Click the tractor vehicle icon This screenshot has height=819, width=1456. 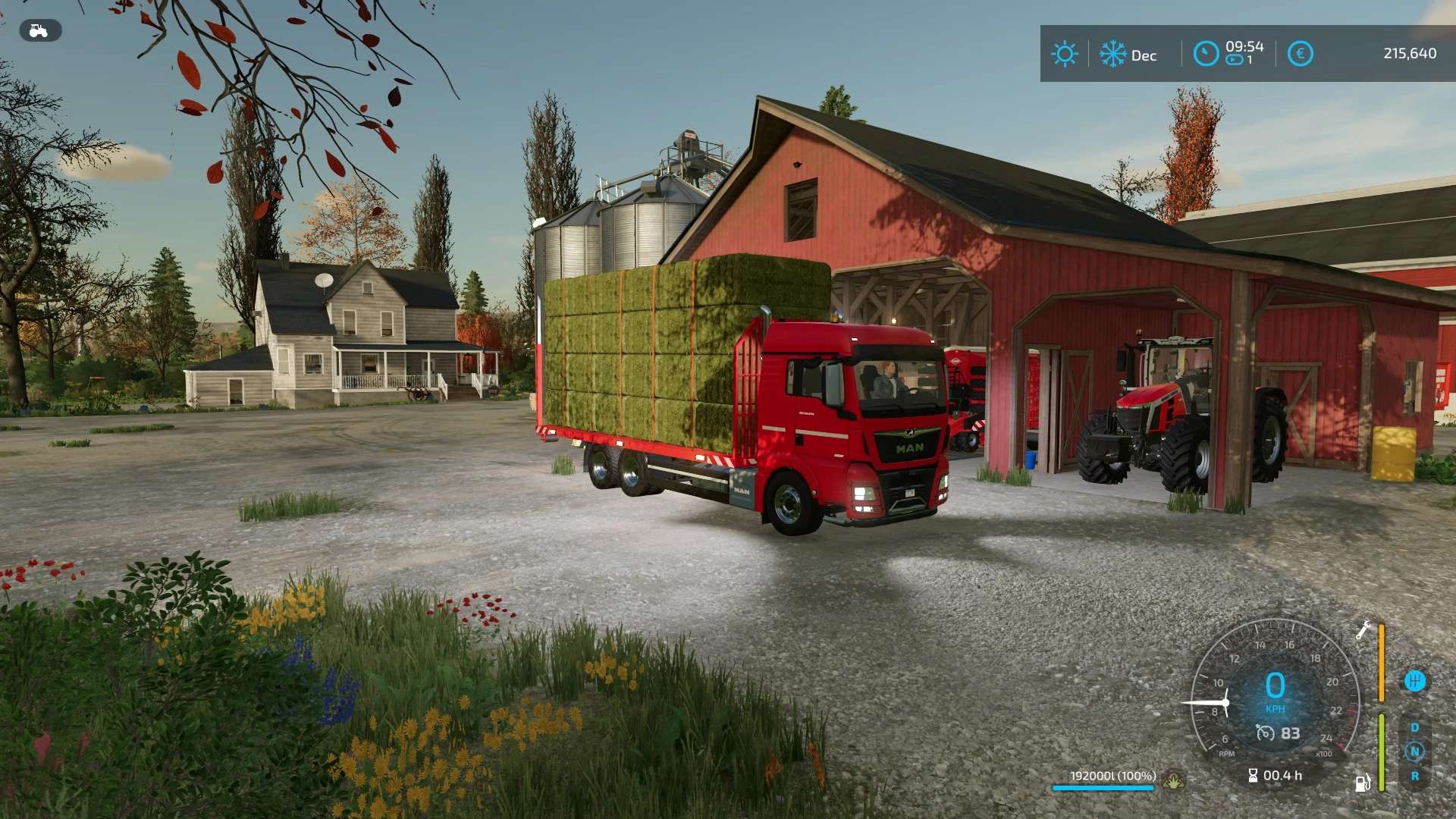pyautogui.click(x=39, y=31)
